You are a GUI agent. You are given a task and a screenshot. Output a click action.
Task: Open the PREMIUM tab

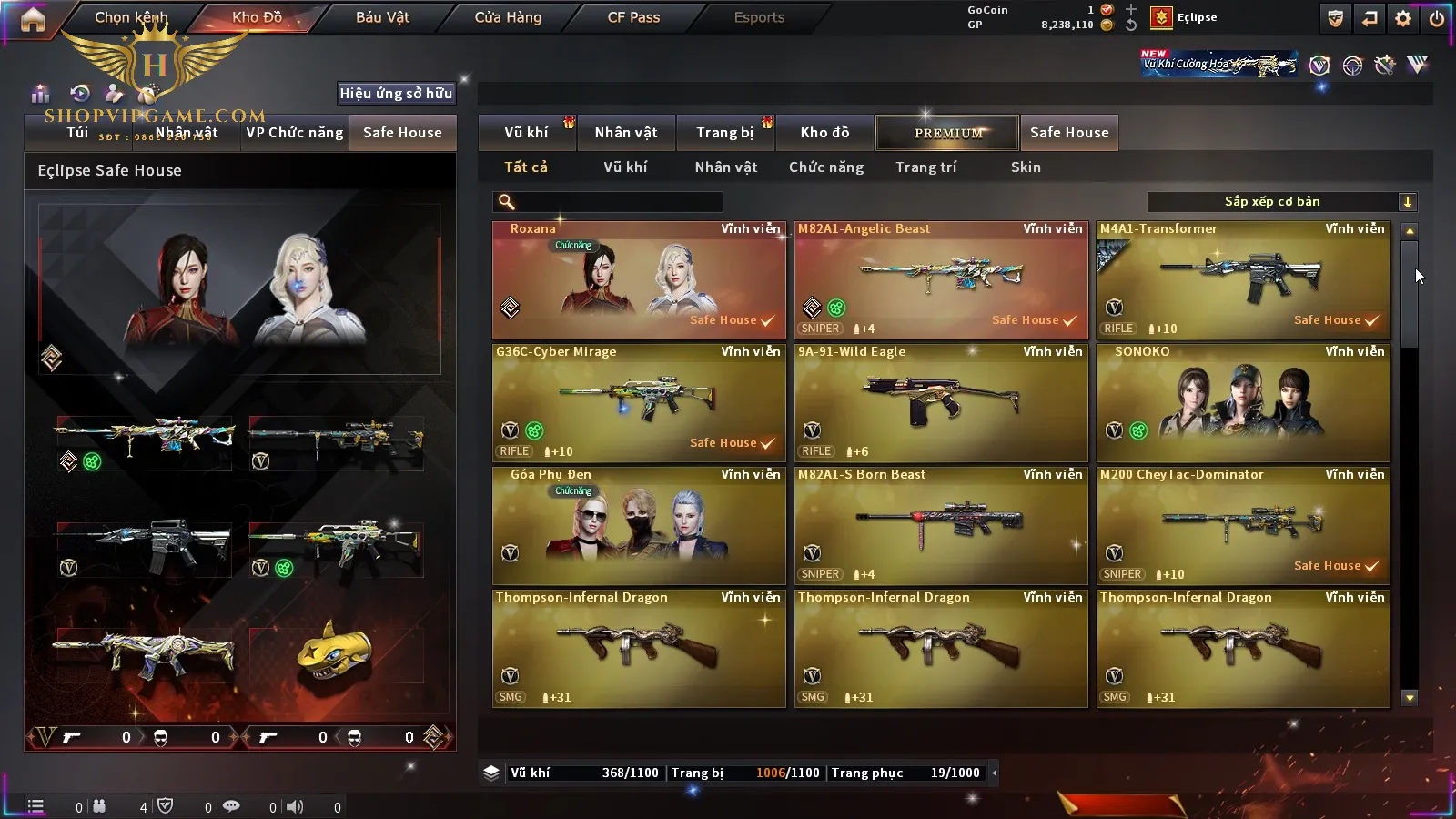coord(947,133)
